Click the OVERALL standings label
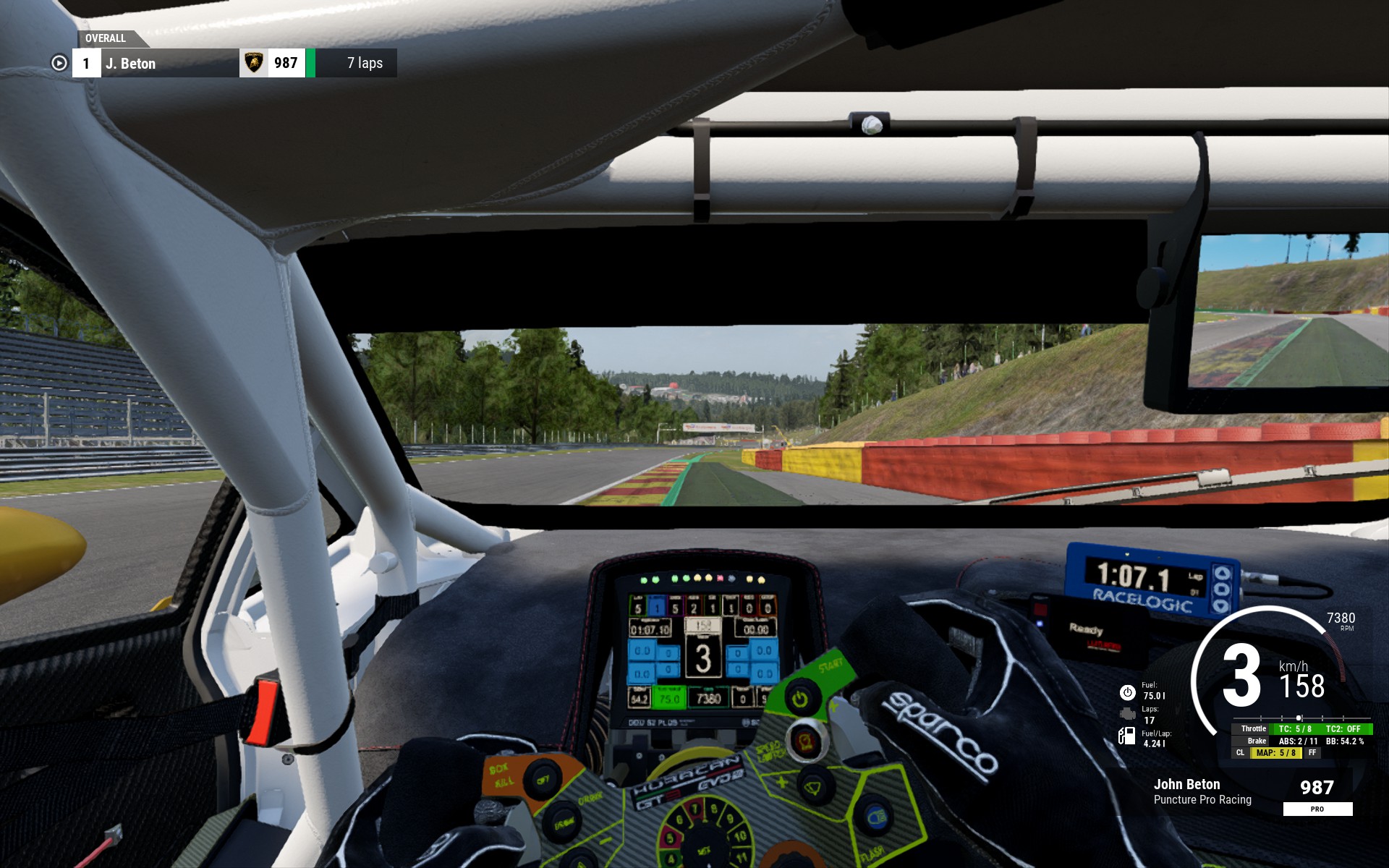This screenshot has width=1389, height=868. click(x=106, y=38)
